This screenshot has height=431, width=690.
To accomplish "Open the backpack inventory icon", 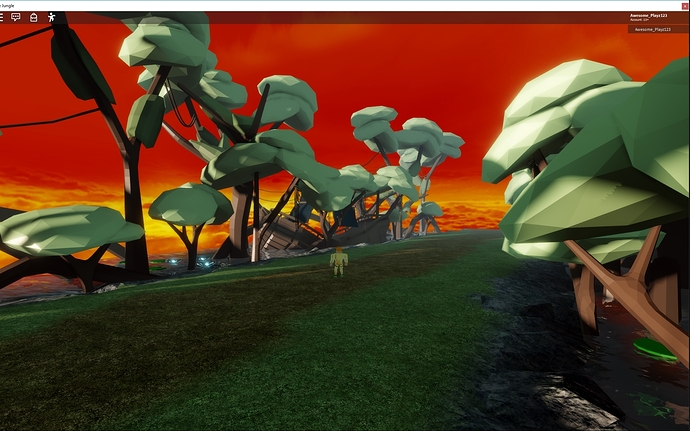I will point(33,17).
